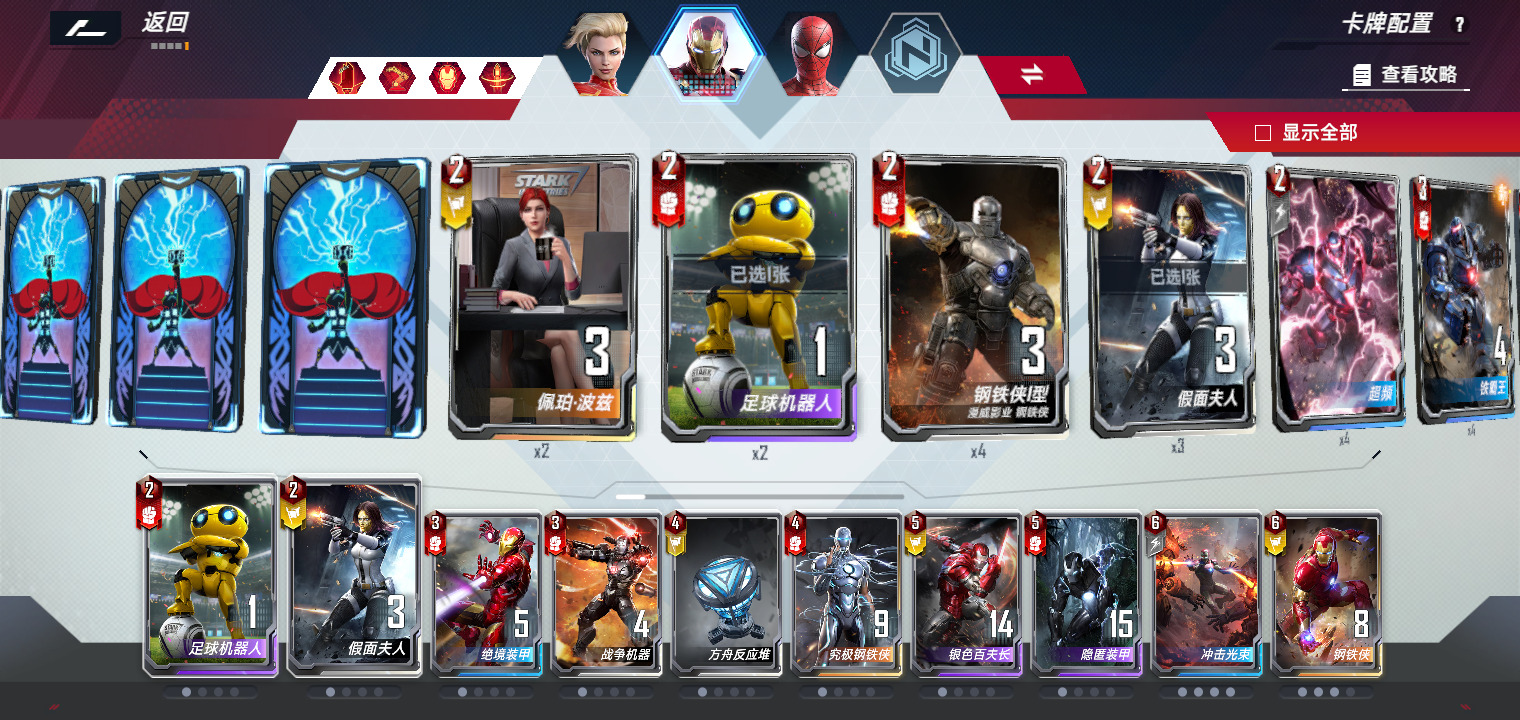The height and width of the screenshot is (720, 1520).
Task: Select the 超频 card
Action: (x=1339, y=297)
